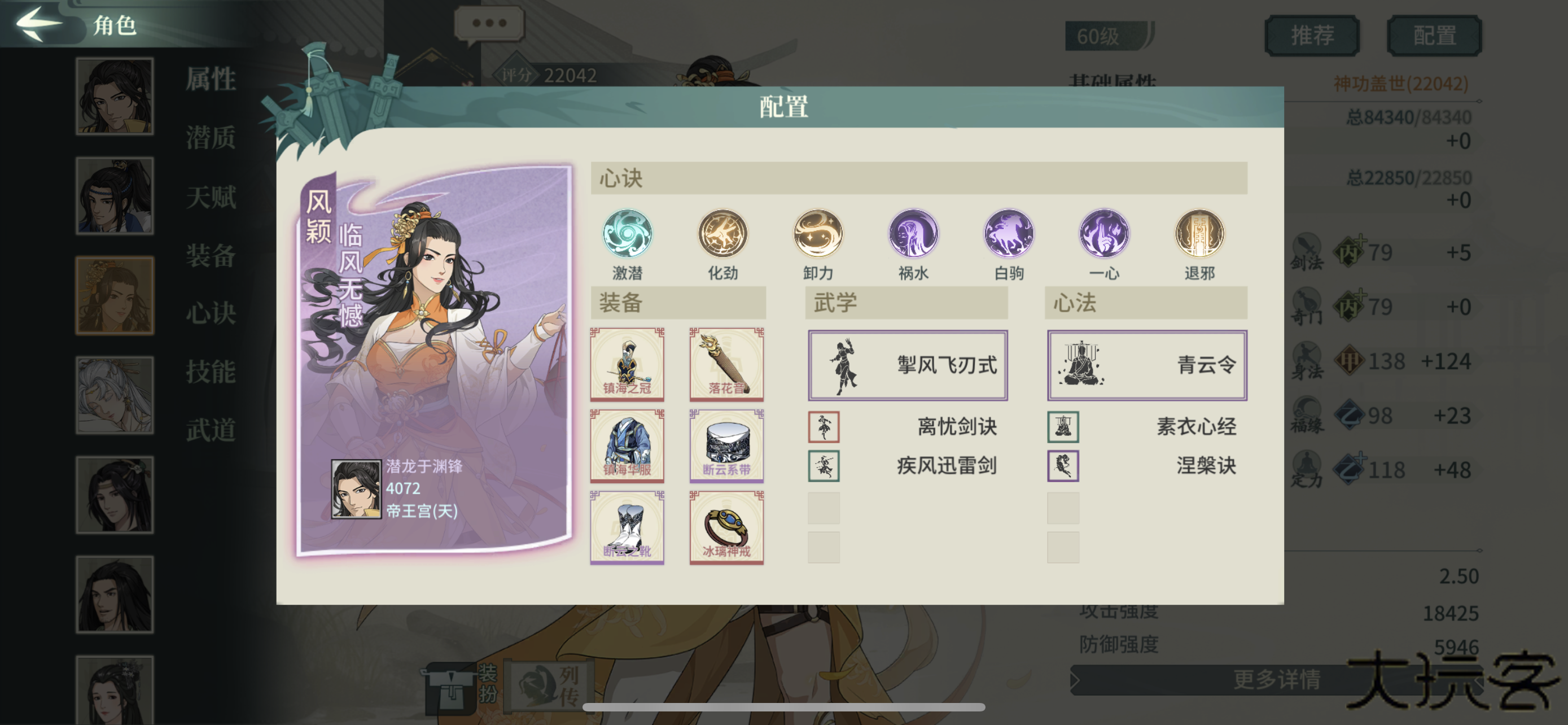The image size is (1568, 725).
Task: Select the 白驹 heart technique icon
Action: click(x=1008, y=234)
